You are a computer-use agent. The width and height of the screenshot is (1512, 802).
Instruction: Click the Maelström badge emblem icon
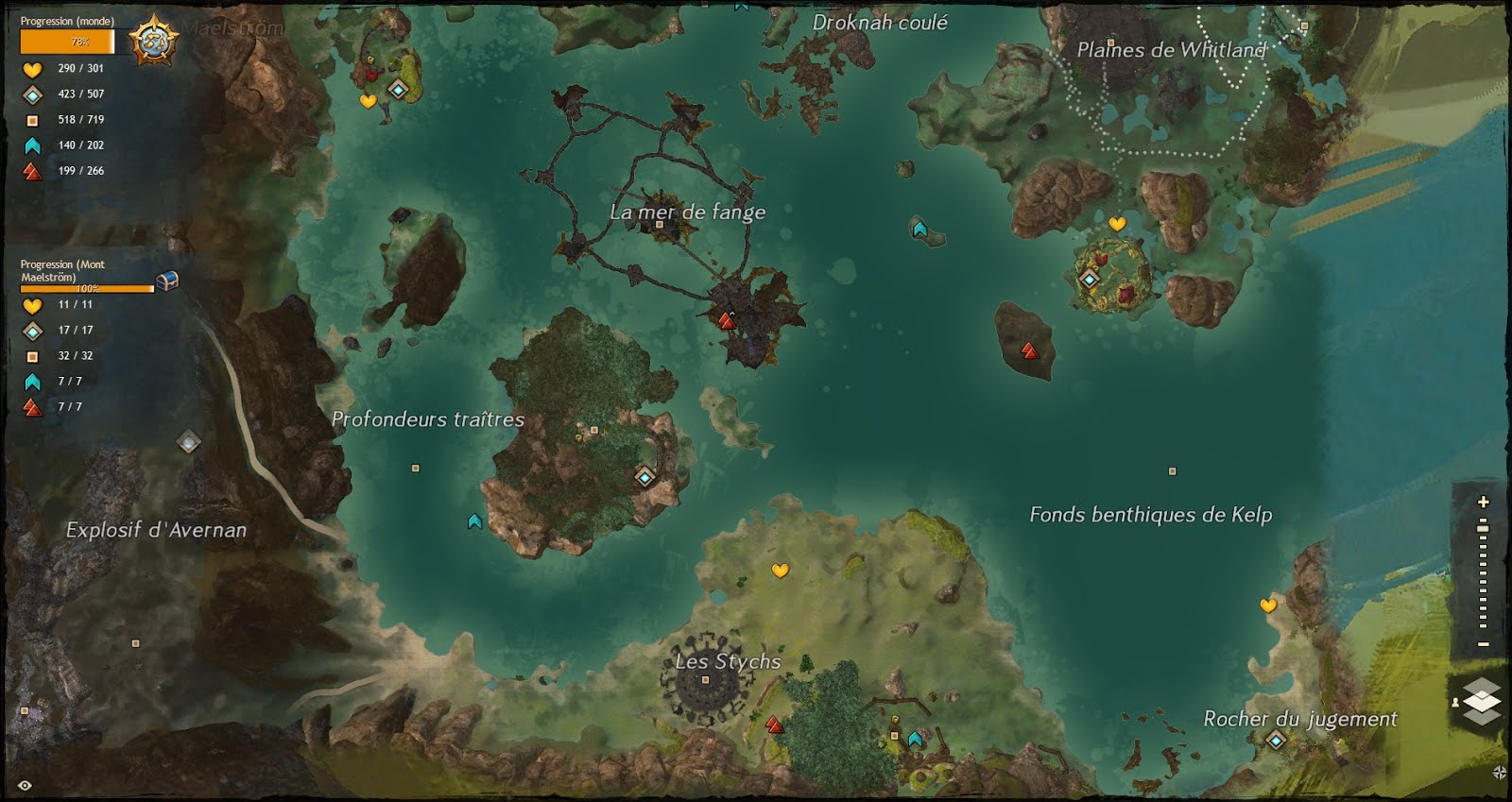154,39
